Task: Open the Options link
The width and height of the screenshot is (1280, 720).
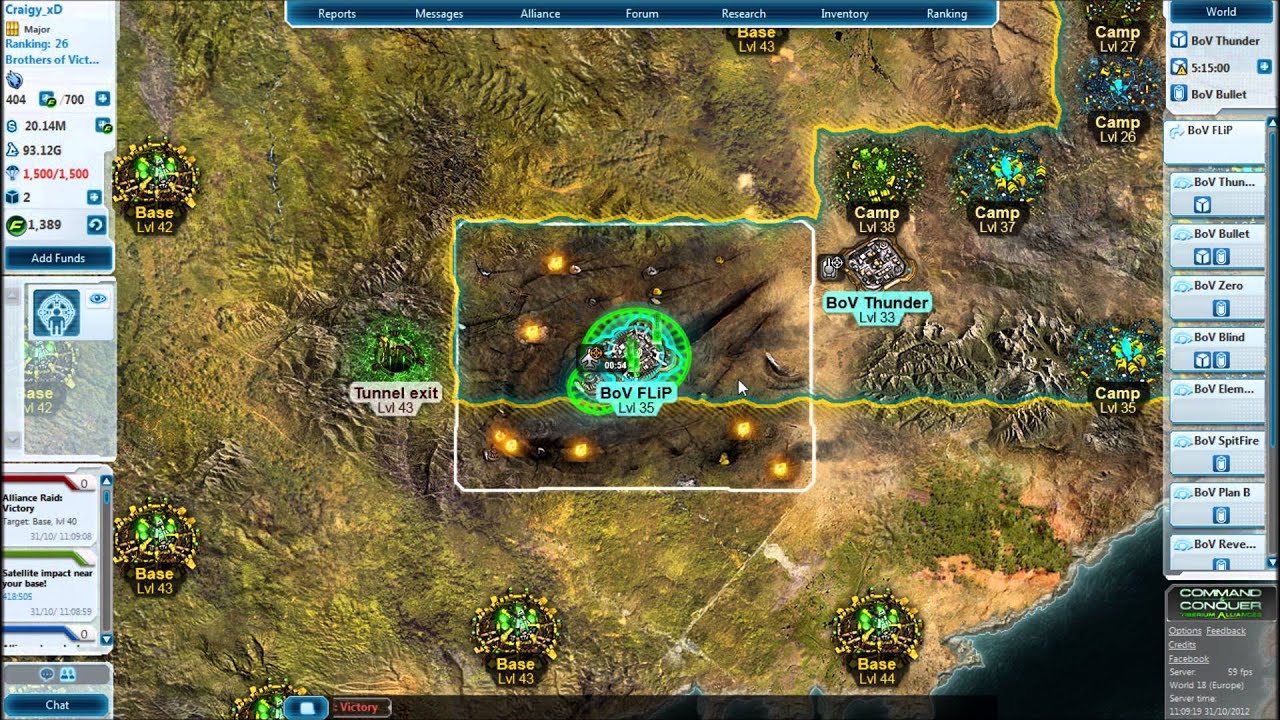Action: 1185,631
